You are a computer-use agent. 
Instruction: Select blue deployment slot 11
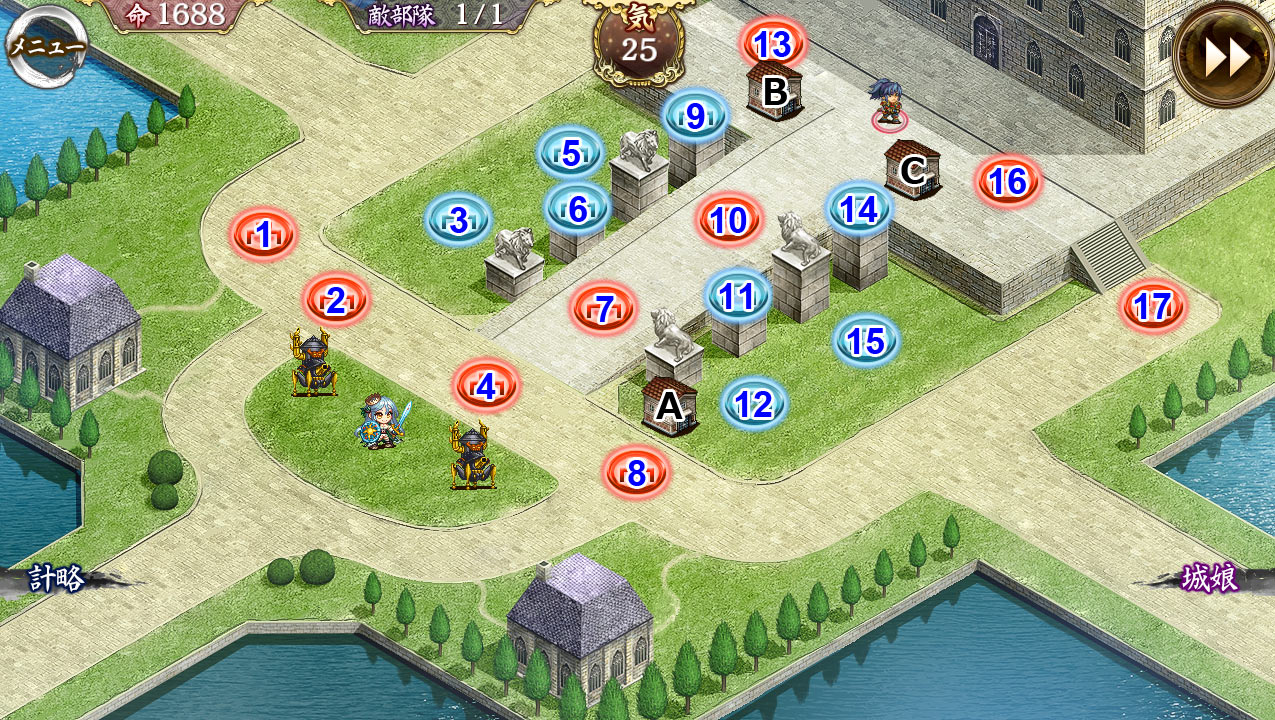pos(737,296)
